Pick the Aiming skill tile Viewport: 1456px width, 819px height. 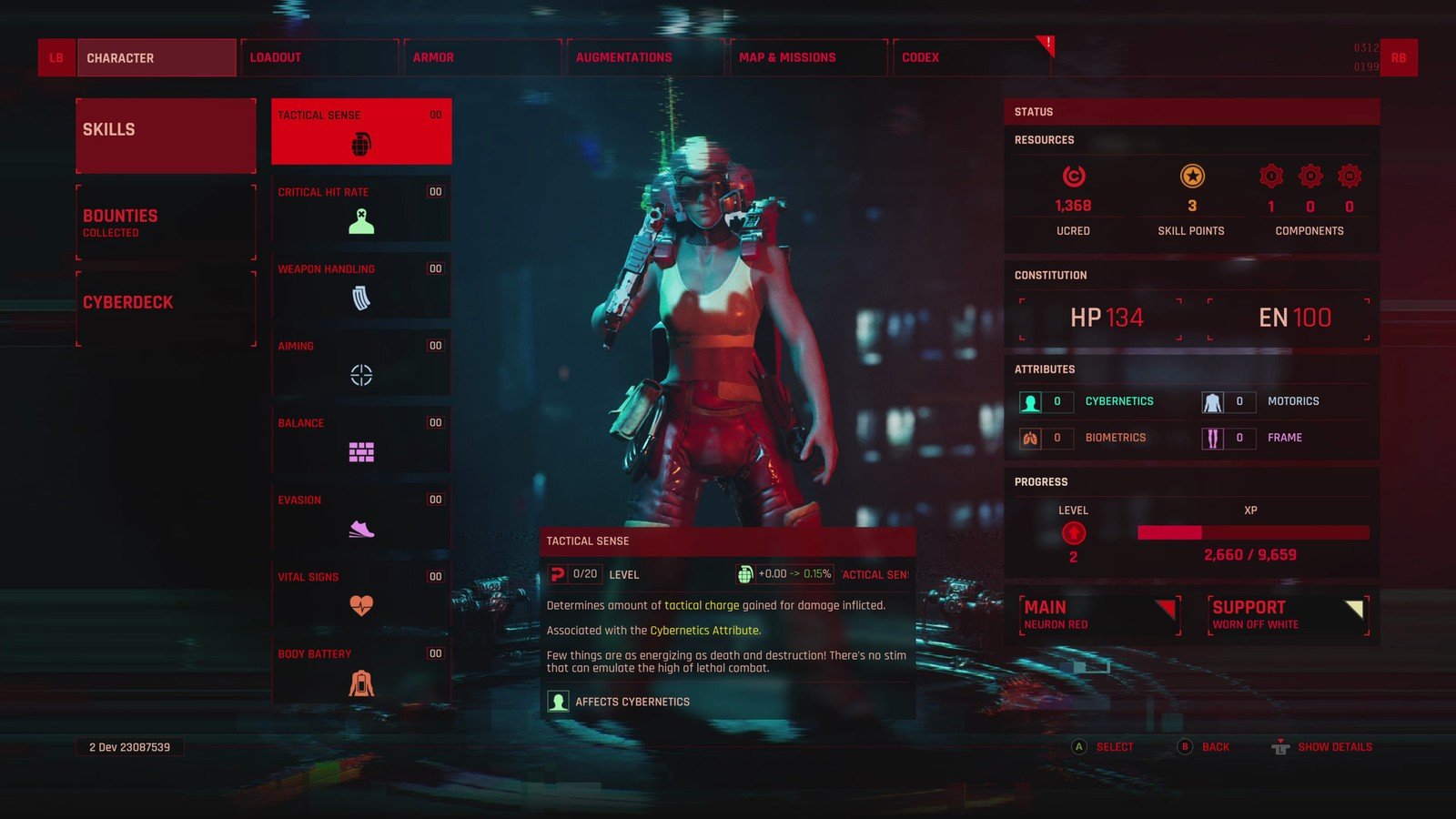(361, 363)
